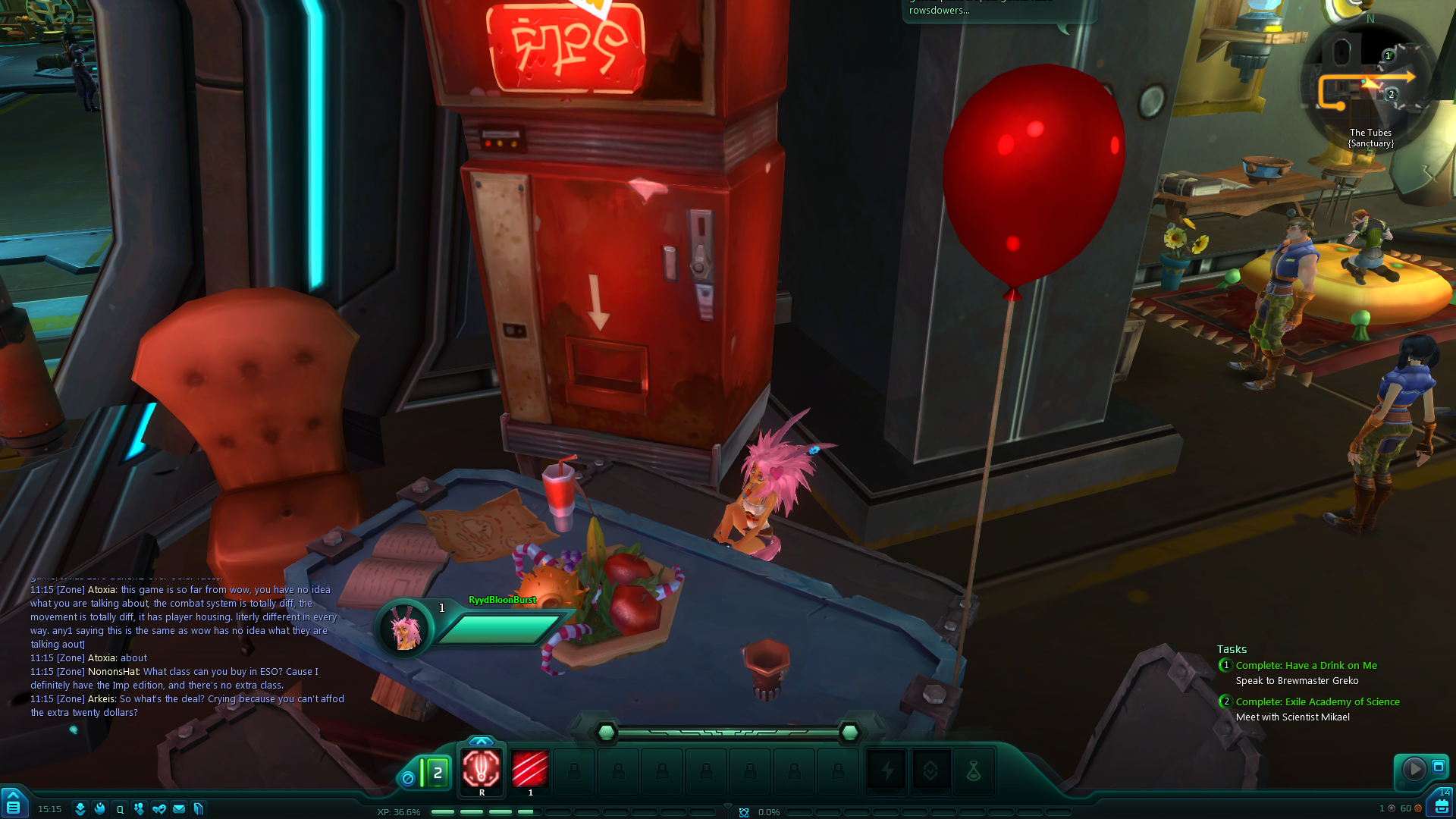Select the lightning bolt action slot

click(886, 772)
